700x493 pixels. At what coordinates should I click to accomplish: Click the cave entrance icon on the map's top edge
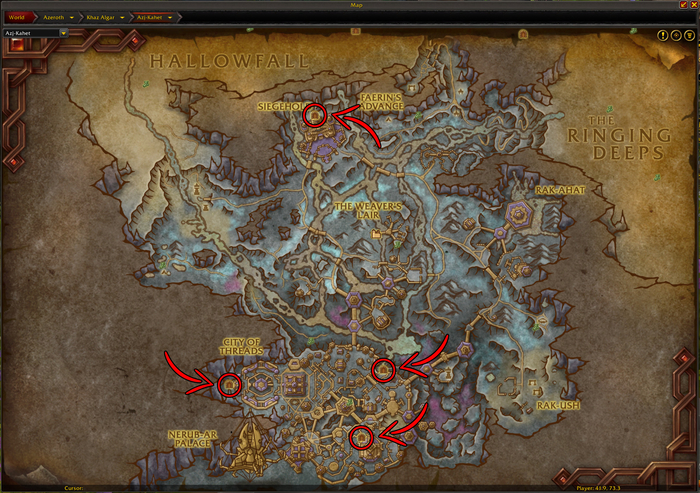point(354,31)
